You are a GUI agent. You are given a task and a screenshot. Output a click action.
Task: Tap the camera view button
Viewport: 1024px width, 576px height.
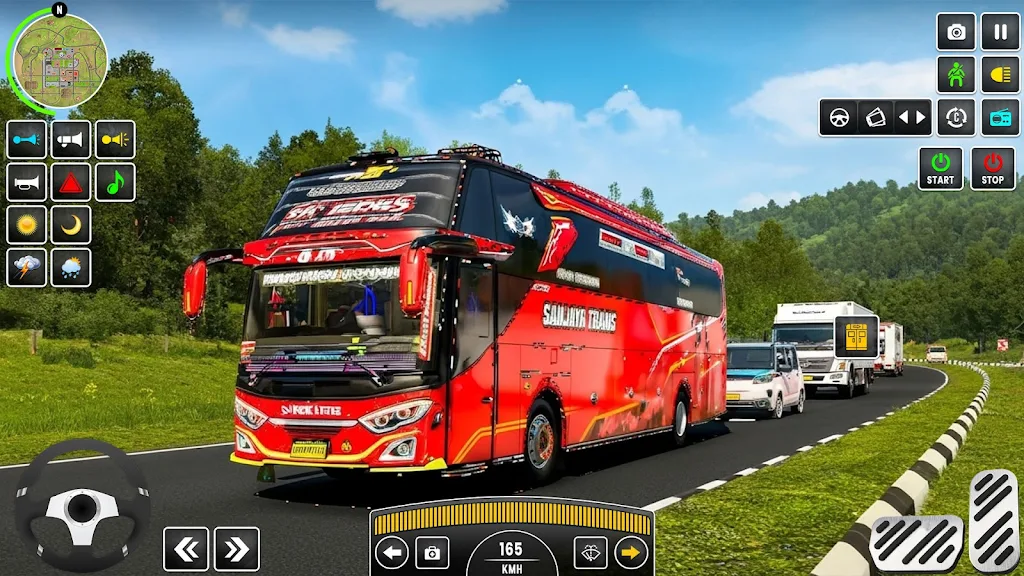point(956,32)
